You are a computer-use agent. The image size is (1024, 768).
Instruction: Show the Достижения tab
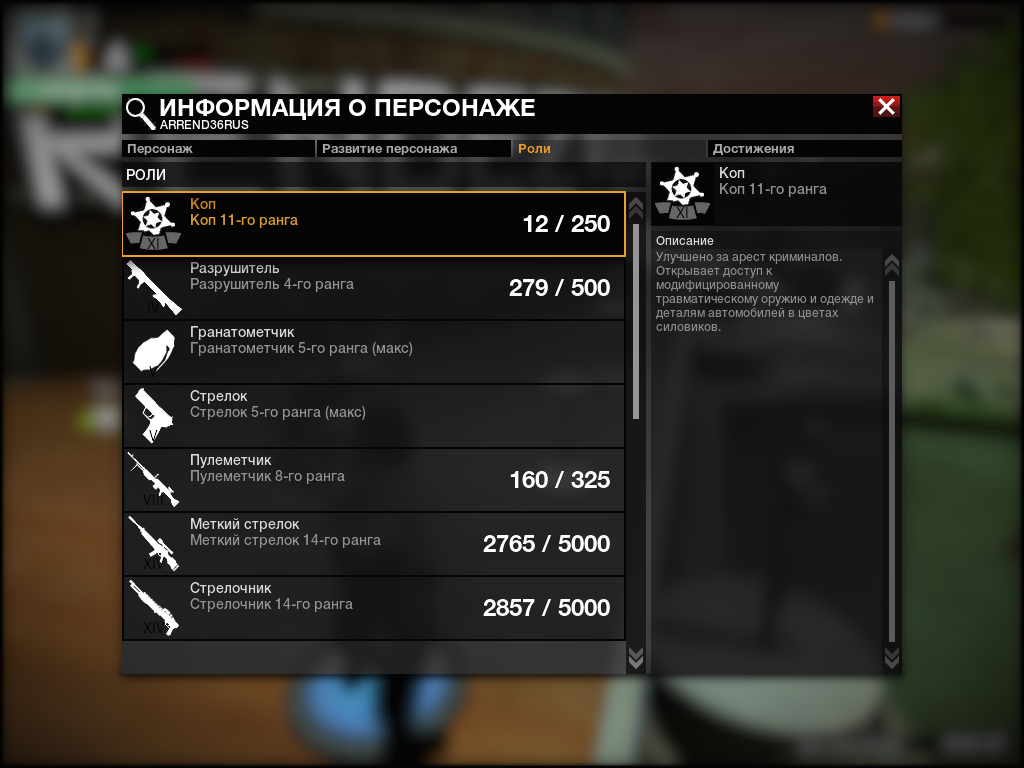click(x=804, y=149)
